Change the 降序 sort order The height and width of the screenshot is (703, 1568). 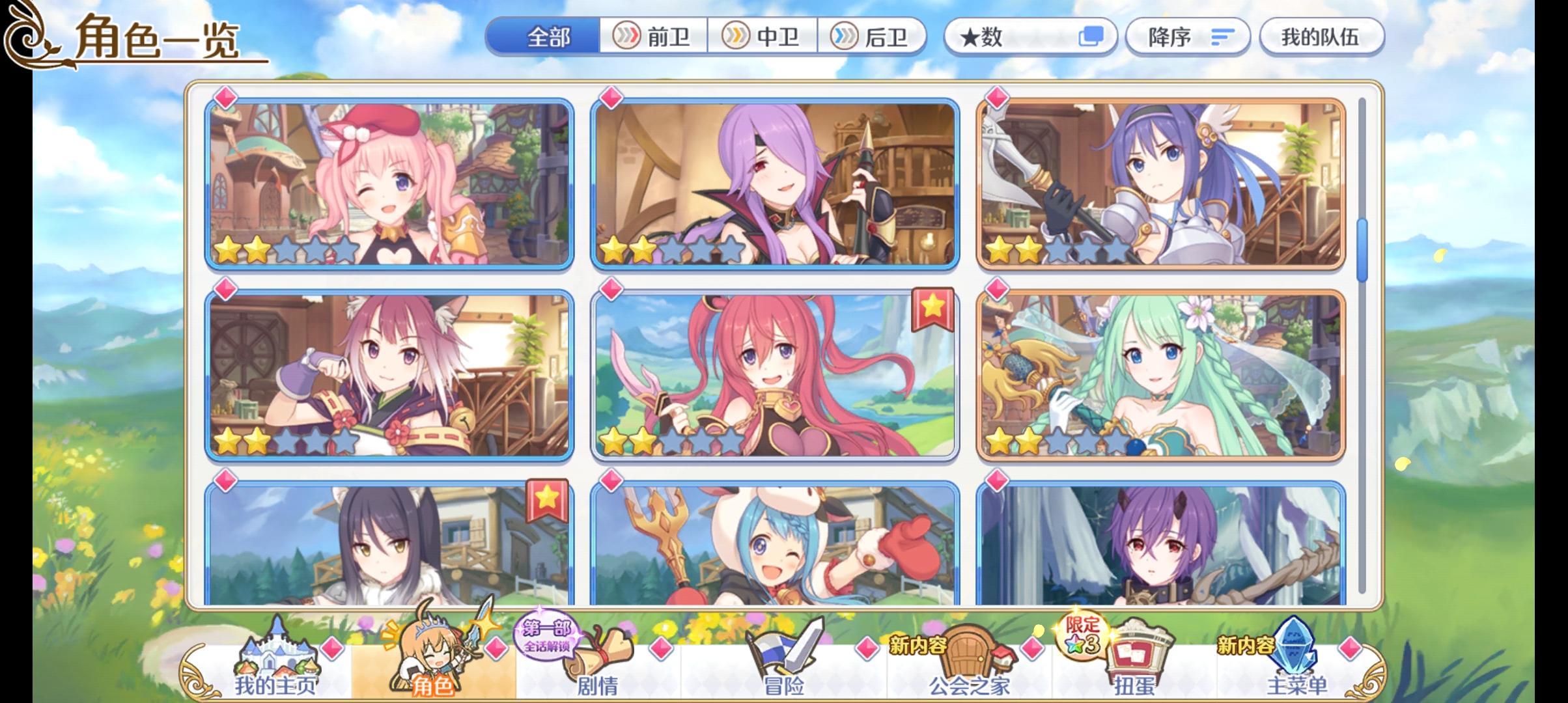click(x=1186, y=37)
